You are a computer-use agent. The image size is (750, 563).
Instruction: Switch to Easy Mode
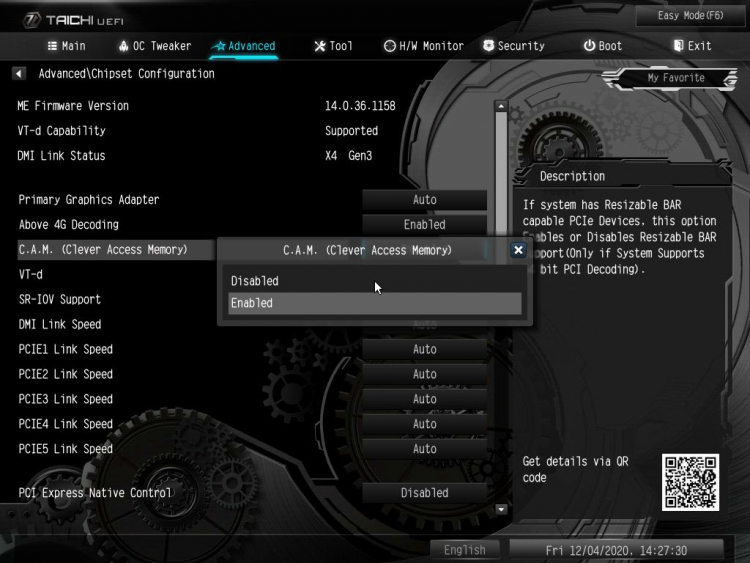click(689, 16)
